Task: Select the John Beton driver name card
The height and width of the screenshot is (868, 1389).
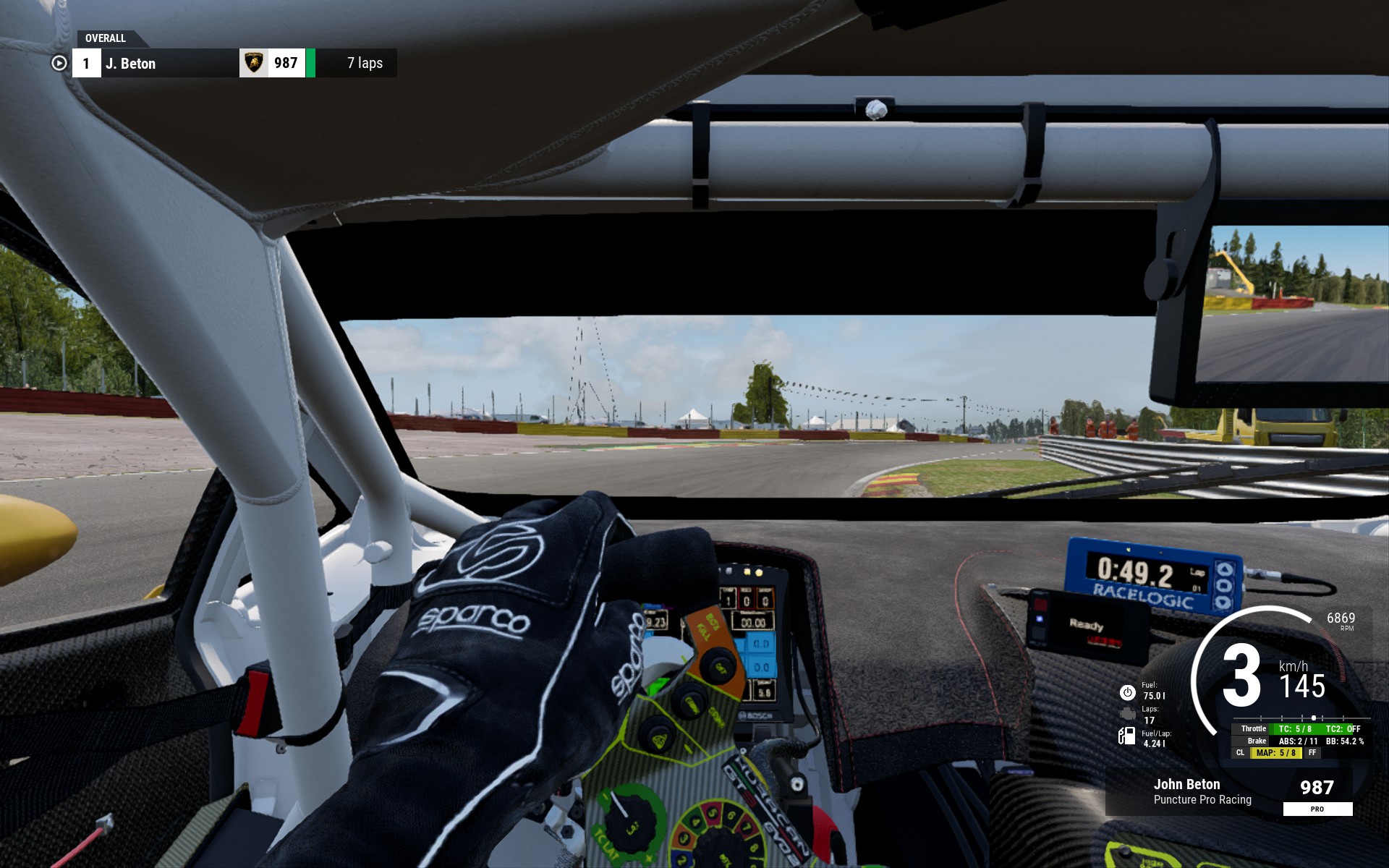Action: coord(1202,791)
